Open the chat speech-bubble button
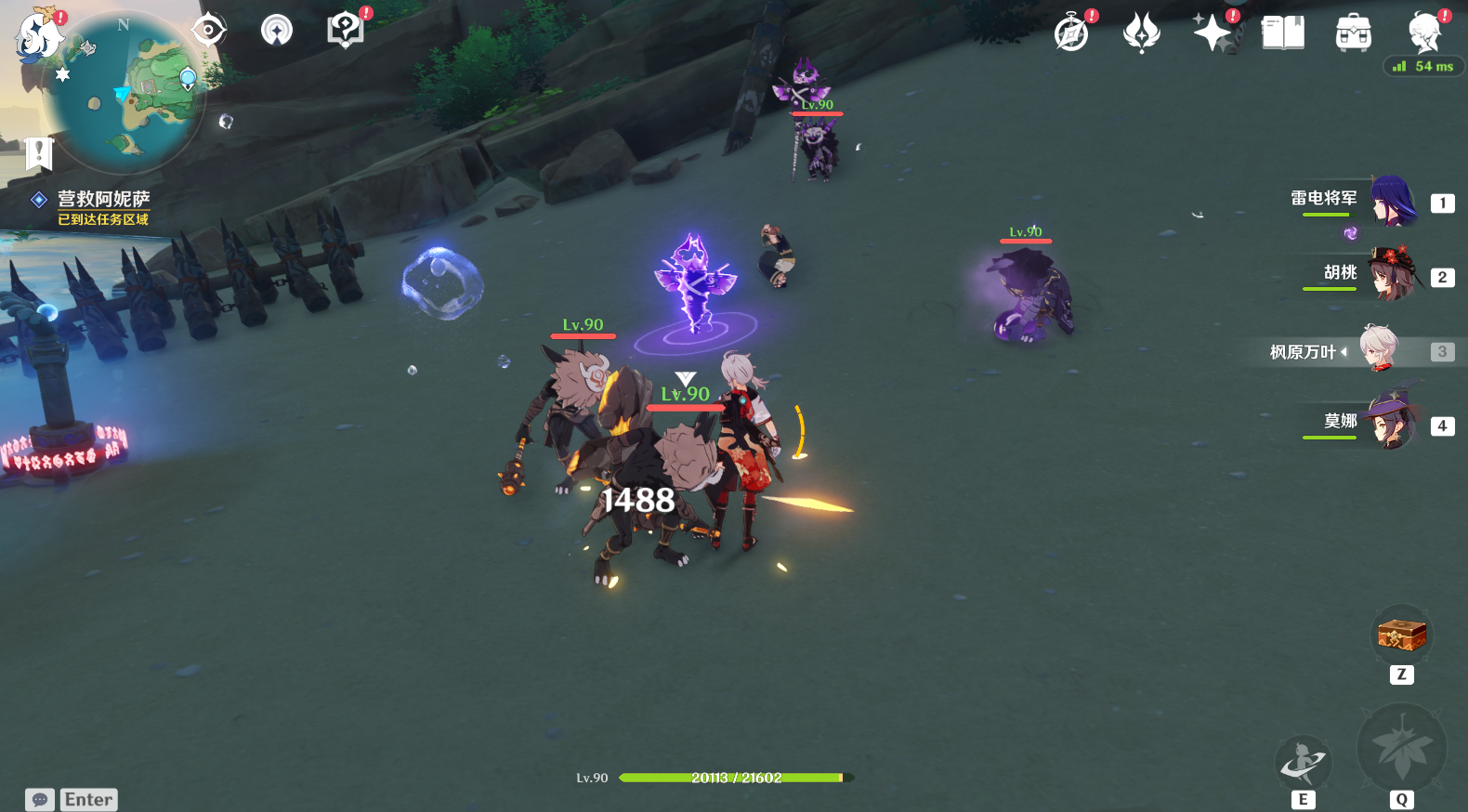The height and width of the screenshot is (812, 1468). click(x=39, y=799)
